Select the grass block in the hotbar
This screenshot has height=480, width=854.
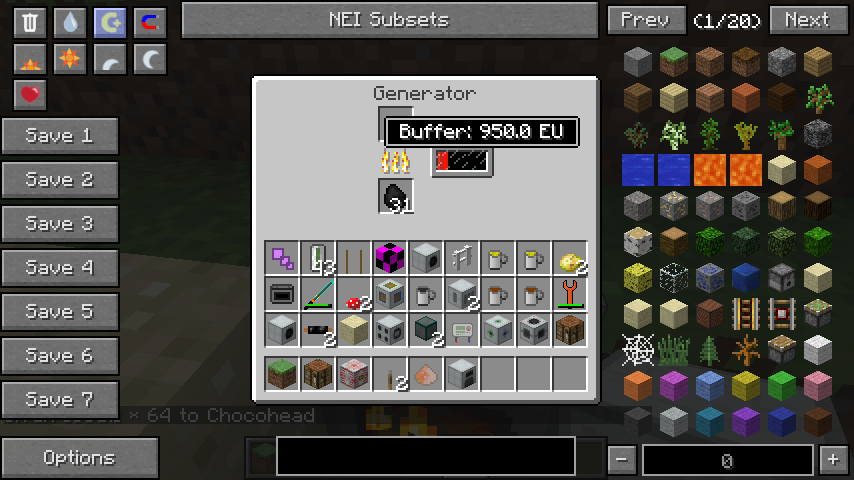282,374
